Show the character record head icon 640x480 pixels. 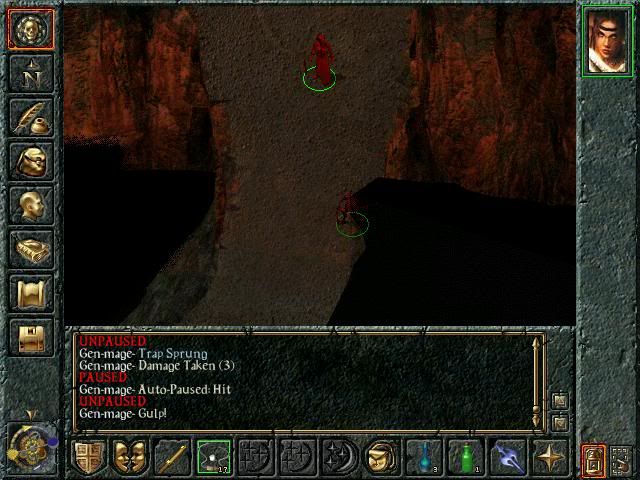click(31, 205)
